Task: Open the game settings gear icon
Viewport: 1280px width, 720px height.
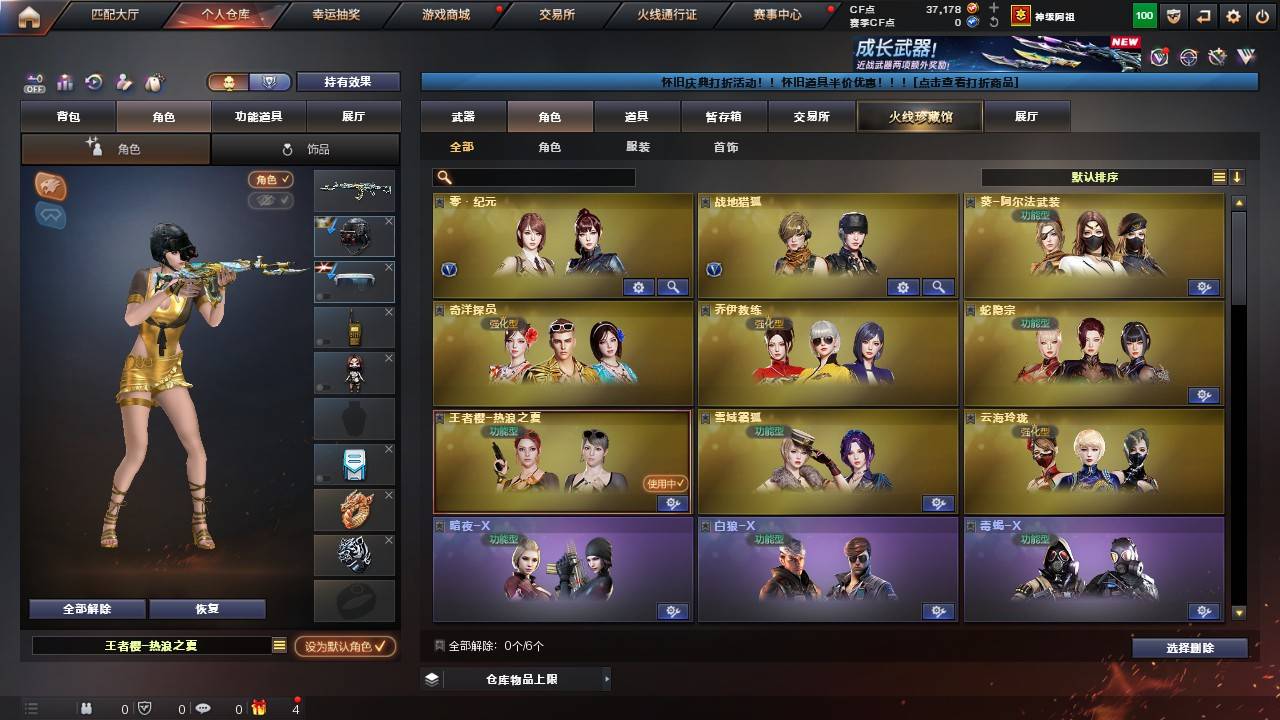Action: pyautogui.click(x=1232, y=16)
